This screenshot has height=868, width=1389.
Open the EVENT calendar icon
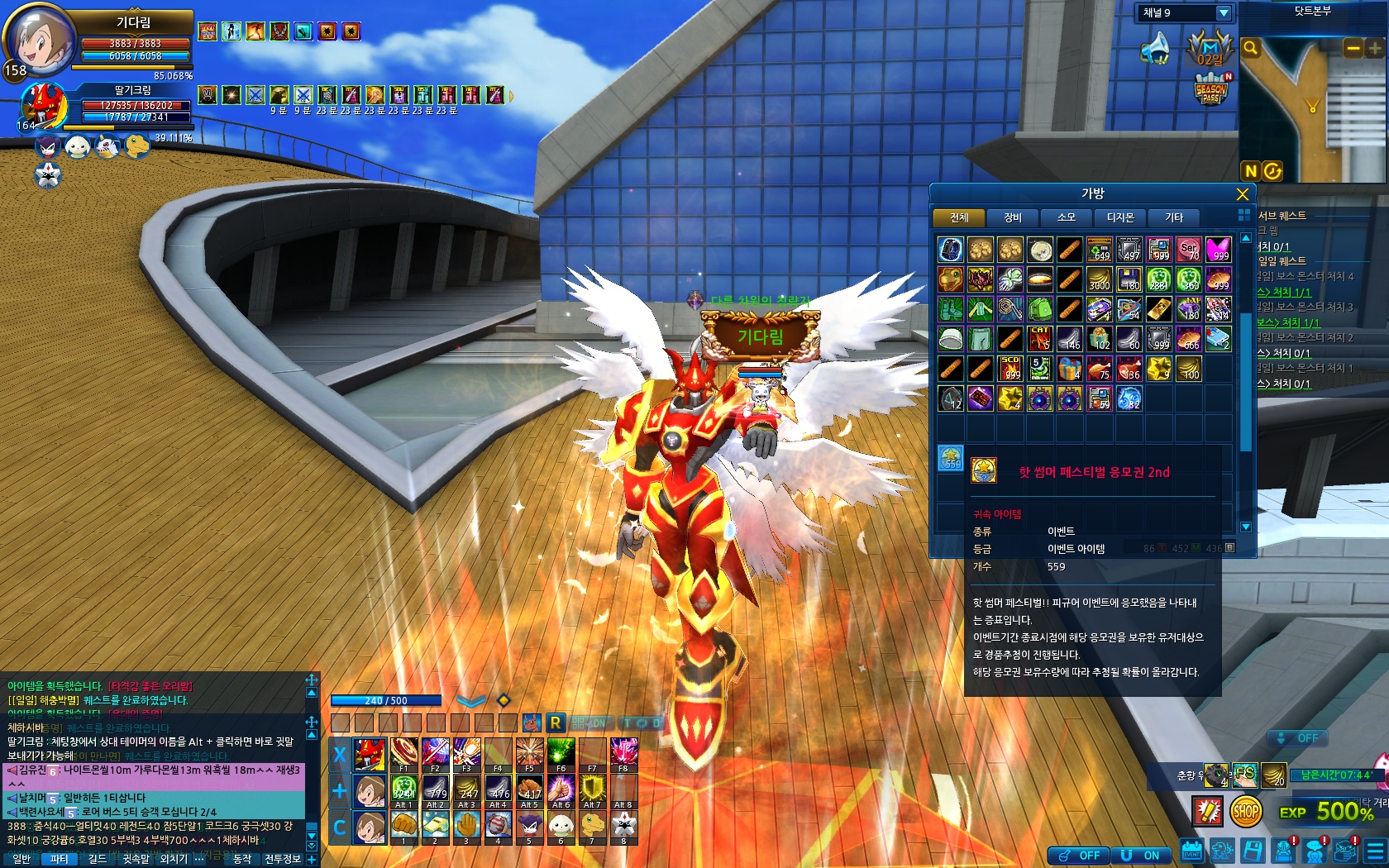point(1191,851)
